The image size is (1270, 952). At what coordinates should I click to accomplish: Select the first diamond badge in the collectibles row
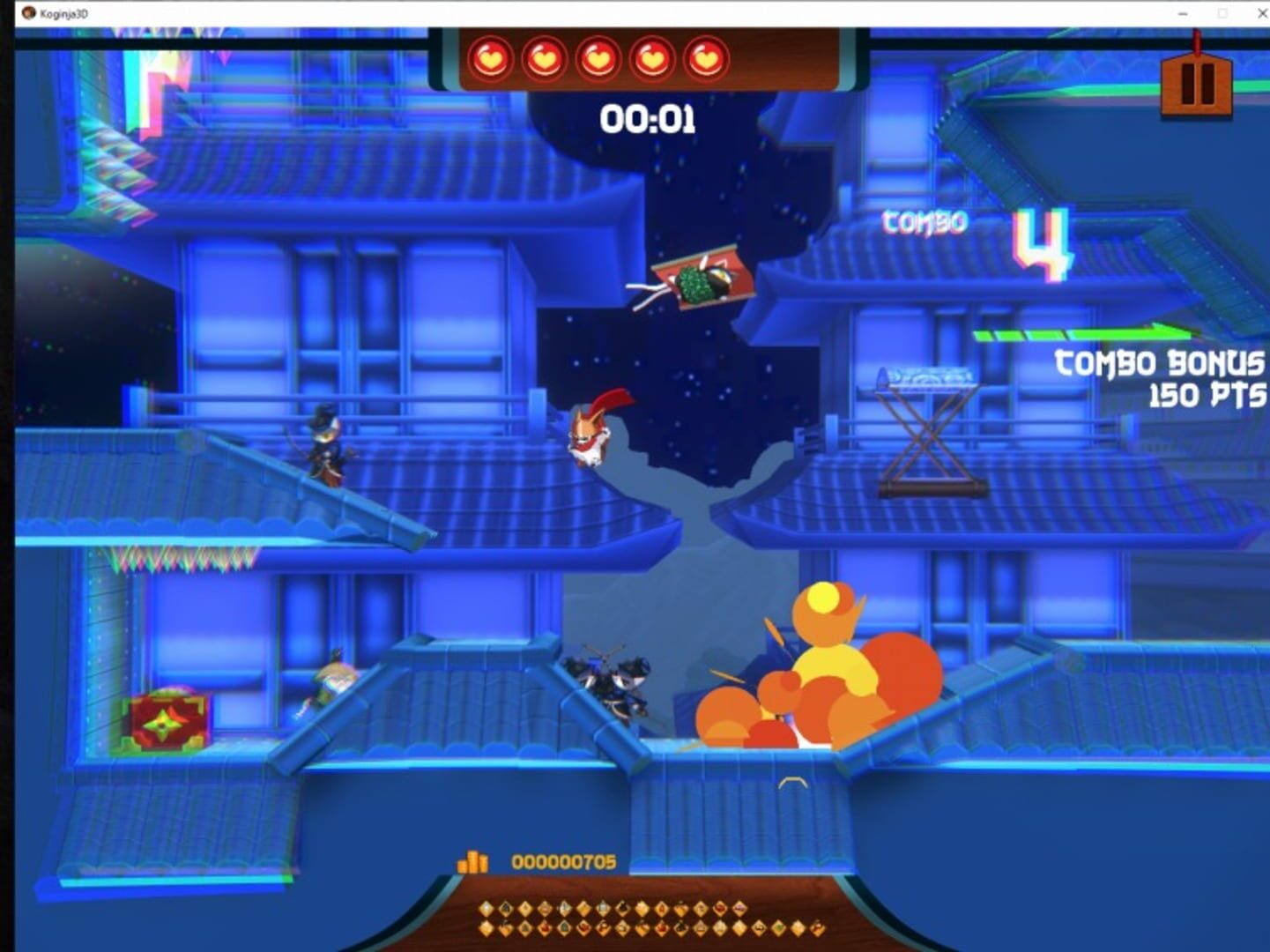coord(485,907)
